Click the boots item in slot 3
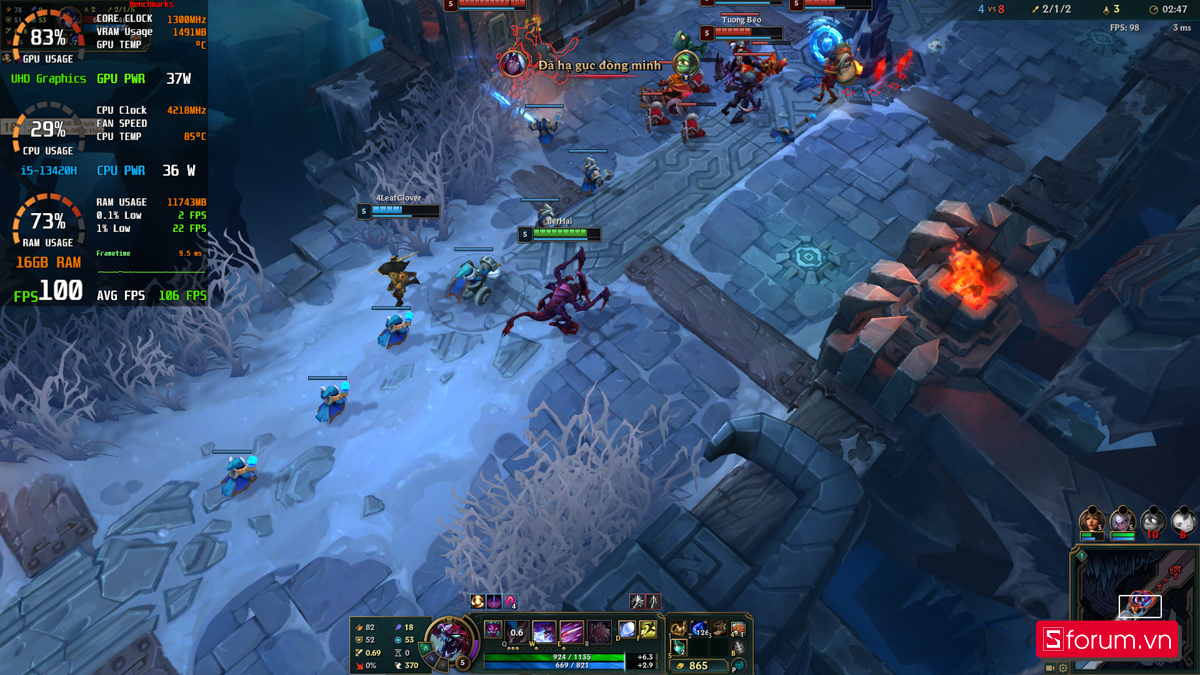Image resolution: width=1200 pixels, height=675 pixels. pos(718,629)
